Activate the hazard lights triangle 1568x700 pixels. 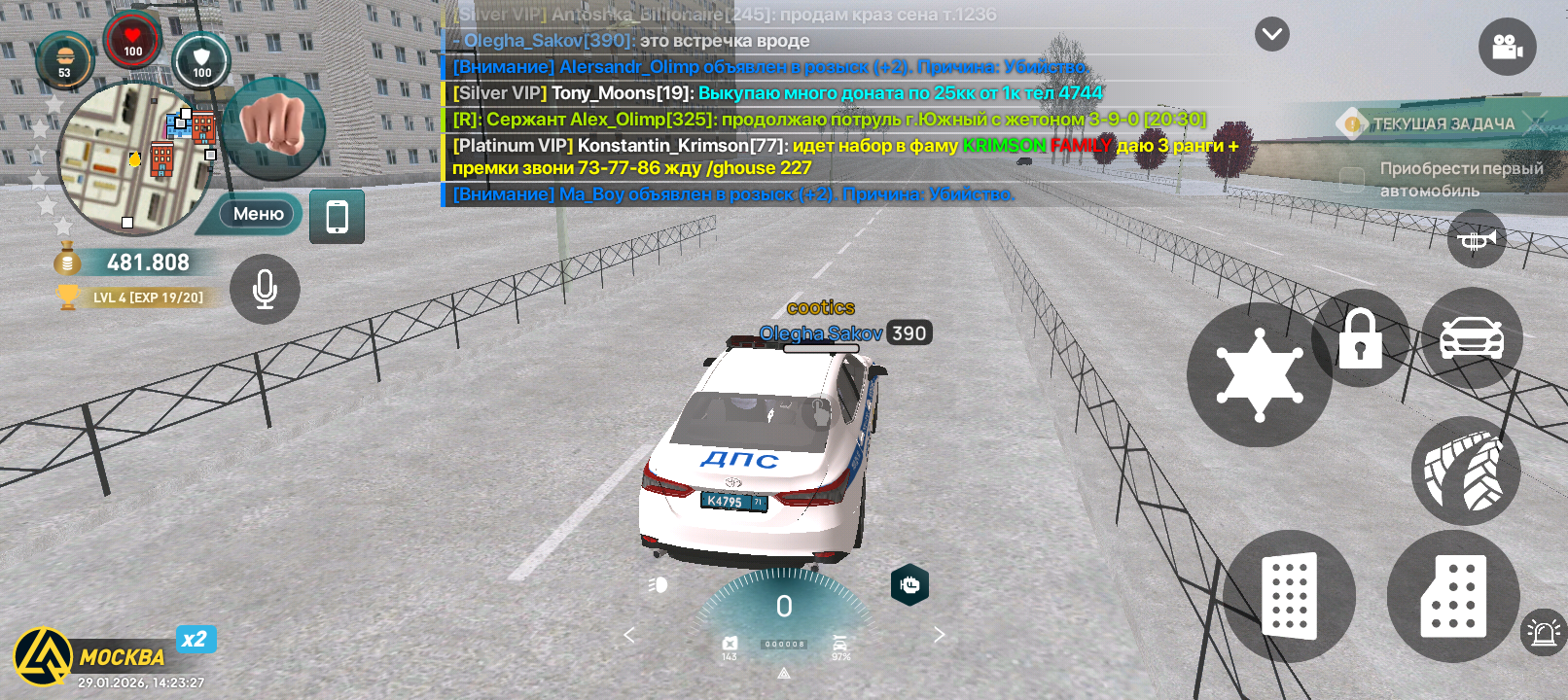tap(784, 673)
